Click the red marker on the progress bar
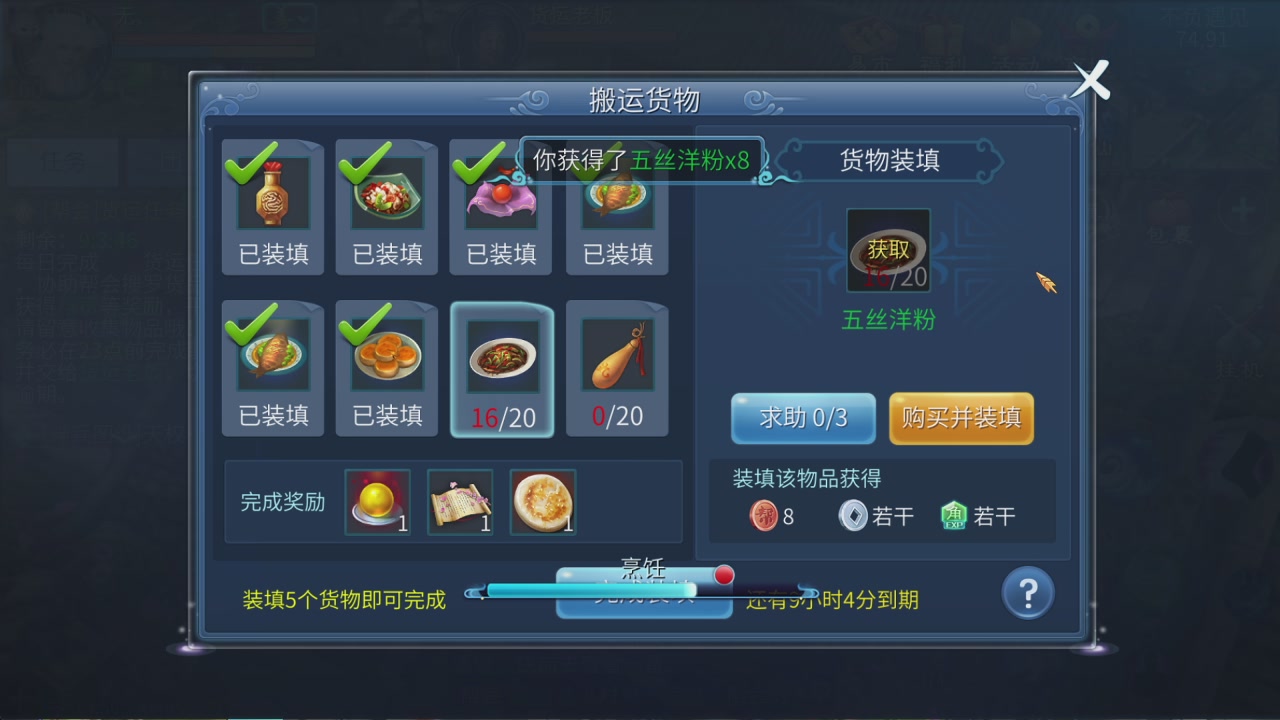 (x=723, y=575)
